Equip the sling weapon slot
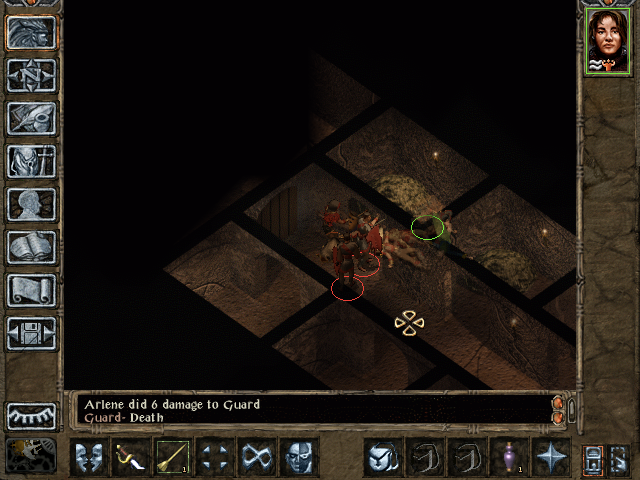Screen dimensions: 640x480 click(130, 457)
